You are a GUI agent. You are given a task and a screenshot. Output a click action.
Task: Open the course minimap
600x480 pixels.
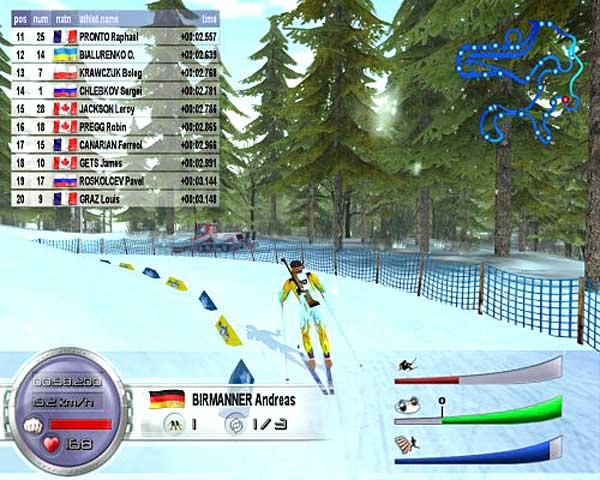click(517, 82)
